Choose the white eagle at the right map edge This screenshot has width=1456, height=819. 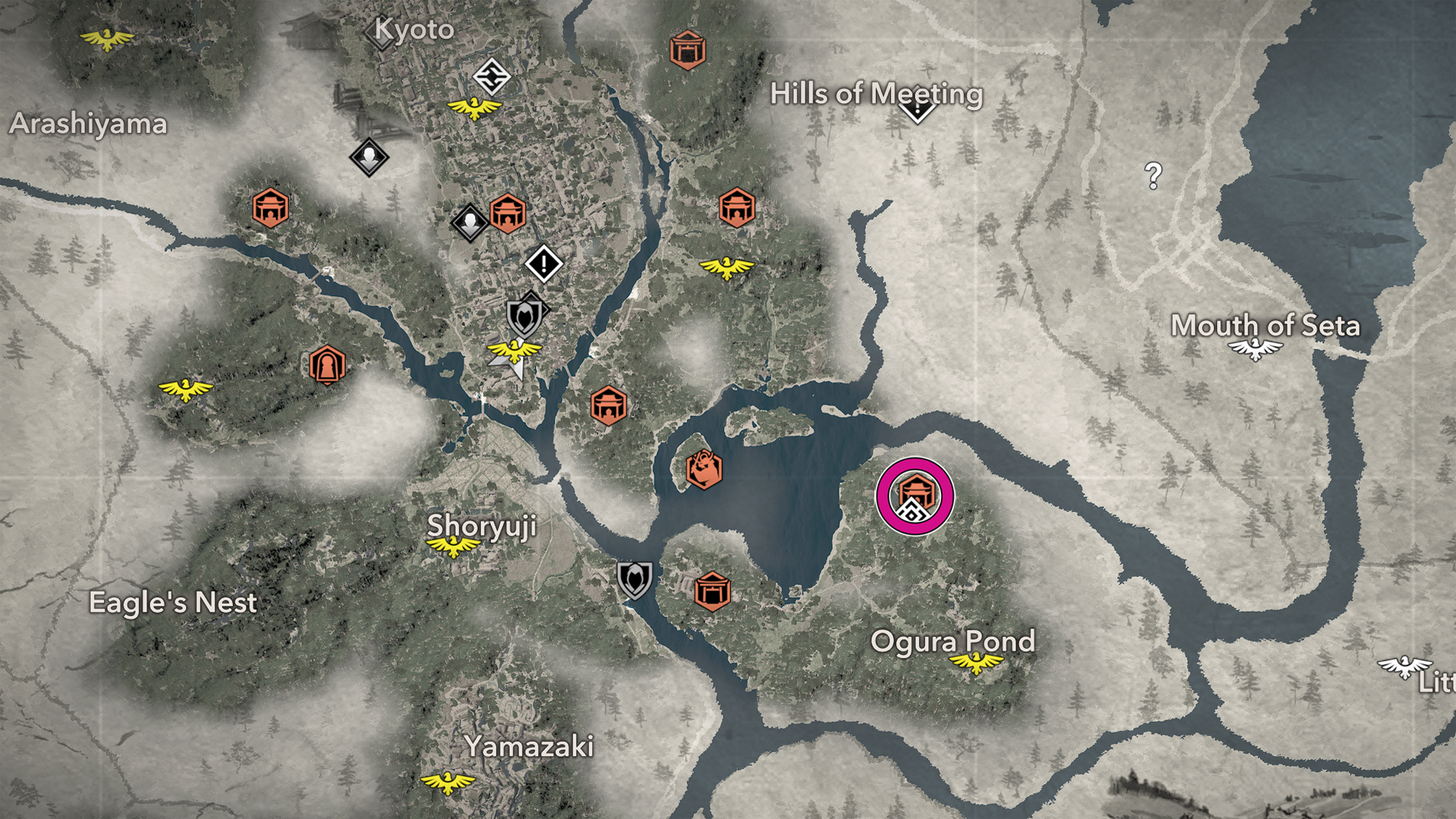pyautogui.click(x=1404, y=667)
